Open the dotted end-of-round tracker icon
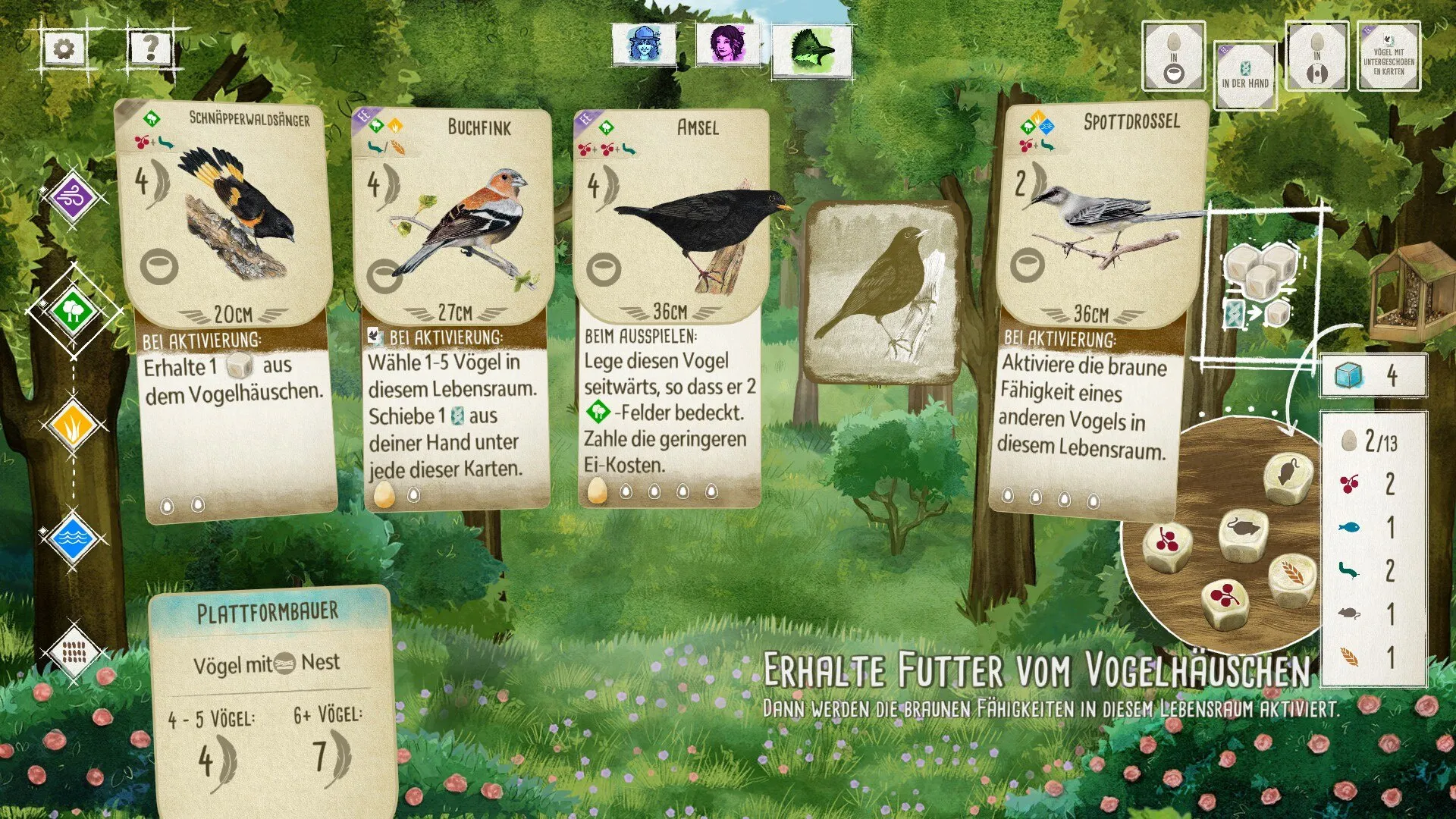The width and height of the screenshot is (1456, 819). 73,651
